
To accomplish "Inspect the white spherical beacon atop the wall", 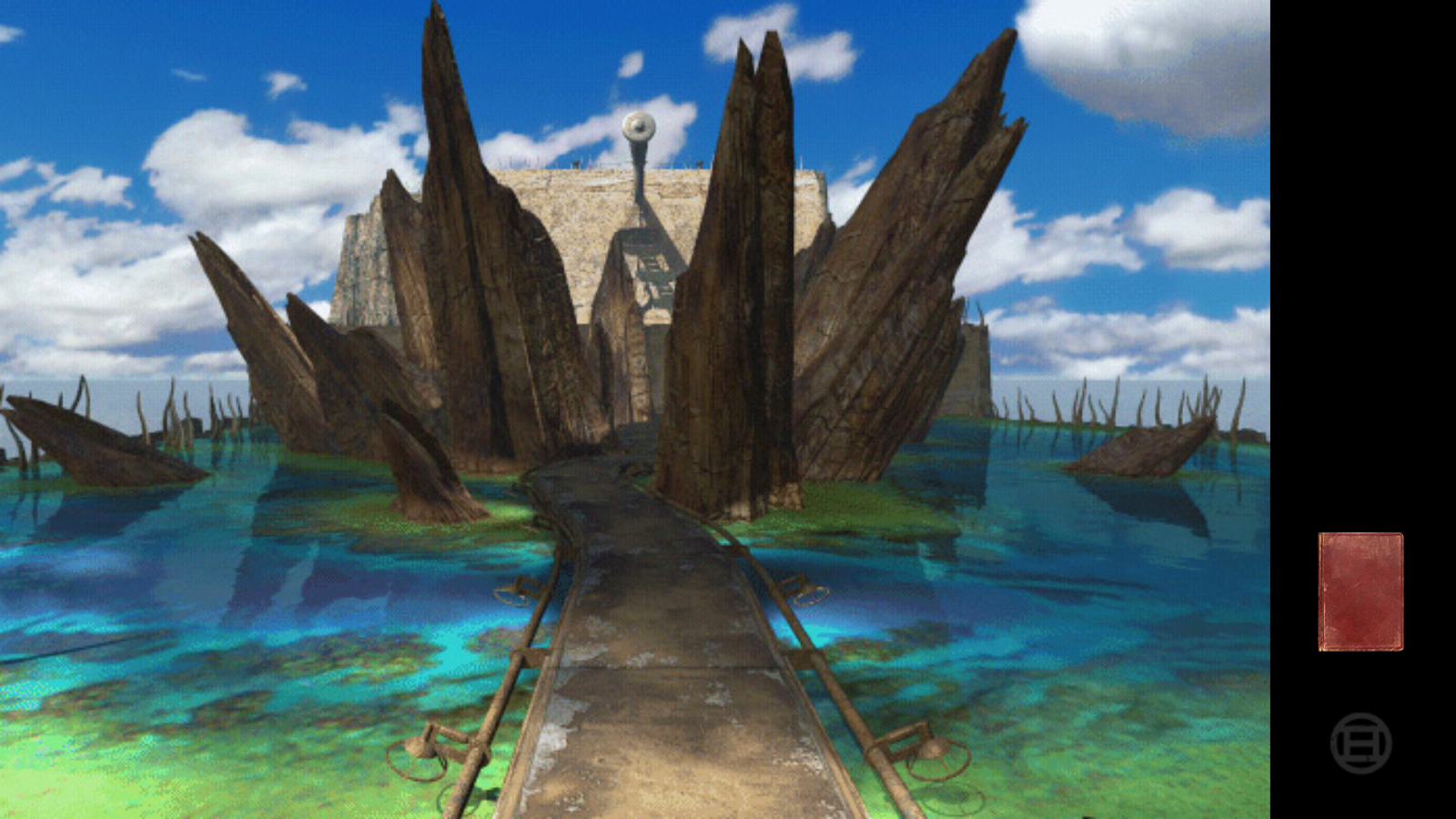I will [x=640, y=125].
